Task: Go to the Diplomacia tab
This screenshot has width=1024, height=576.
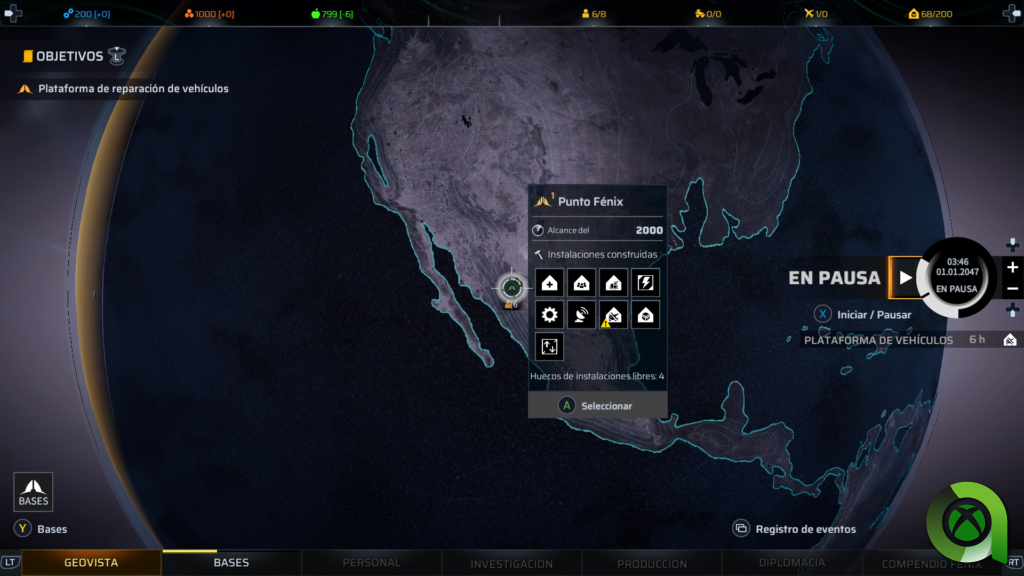Action: tap(792, 563)
